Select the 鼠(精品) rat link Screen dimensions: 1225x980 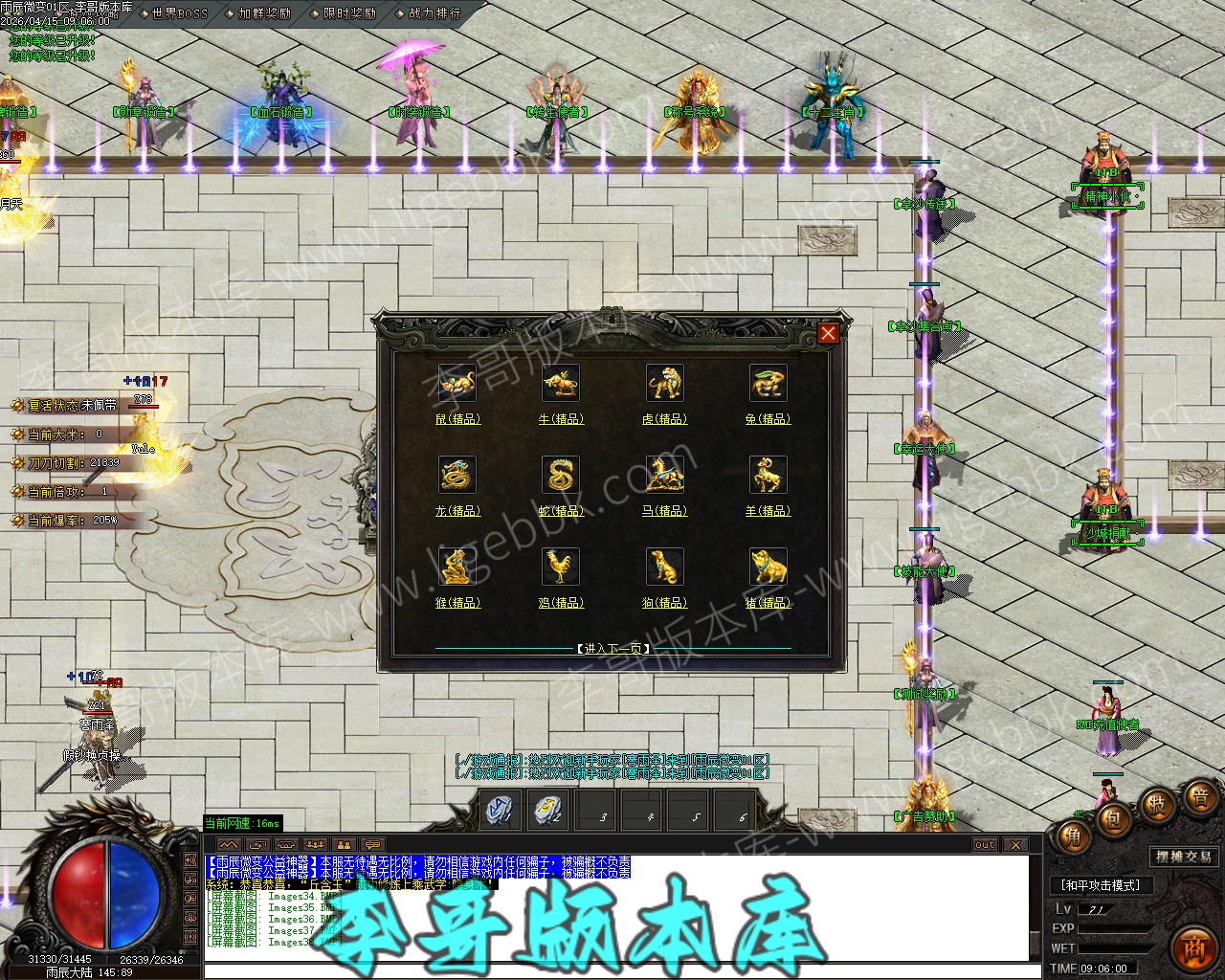coord(457,419)
